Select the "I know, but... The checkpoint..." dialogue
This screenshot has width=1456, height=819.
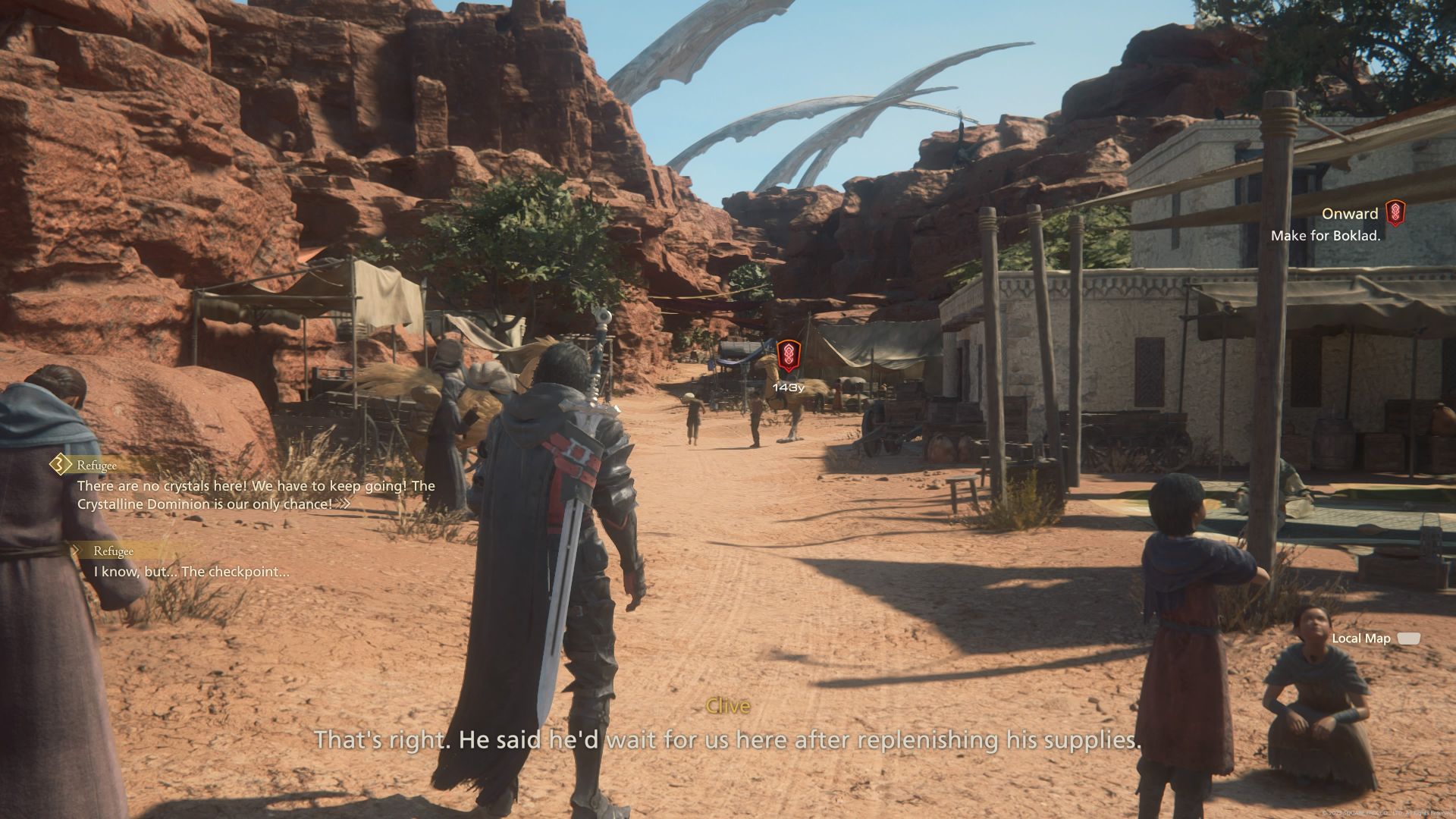coord(190,574)
